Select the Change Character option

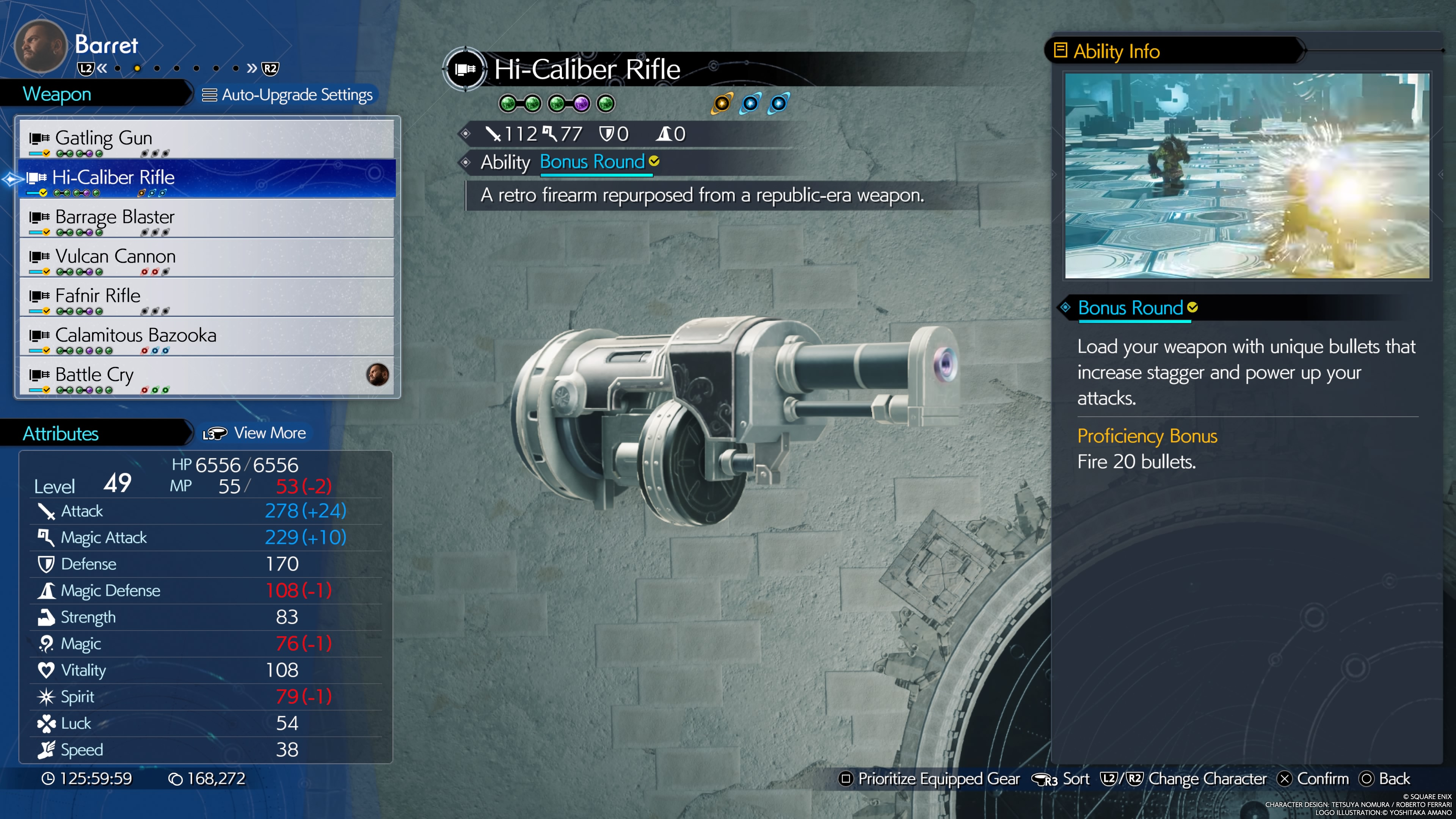tap(1183, 779)
